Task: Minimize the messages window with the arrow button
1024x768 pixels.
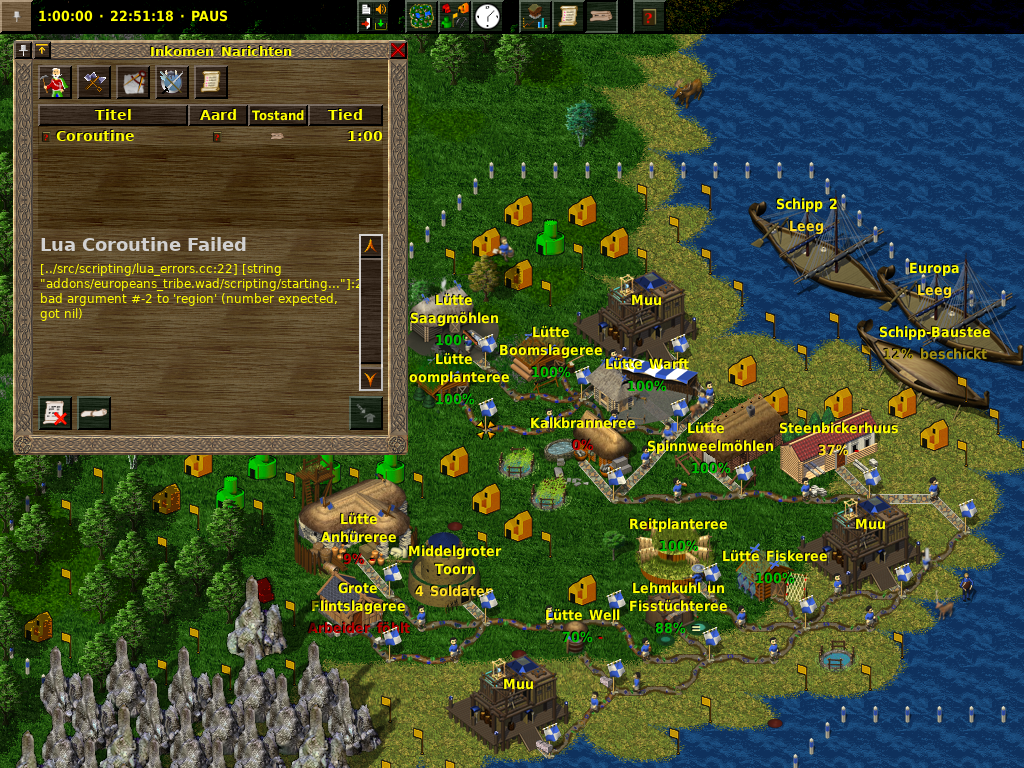Action: [43, 50]
